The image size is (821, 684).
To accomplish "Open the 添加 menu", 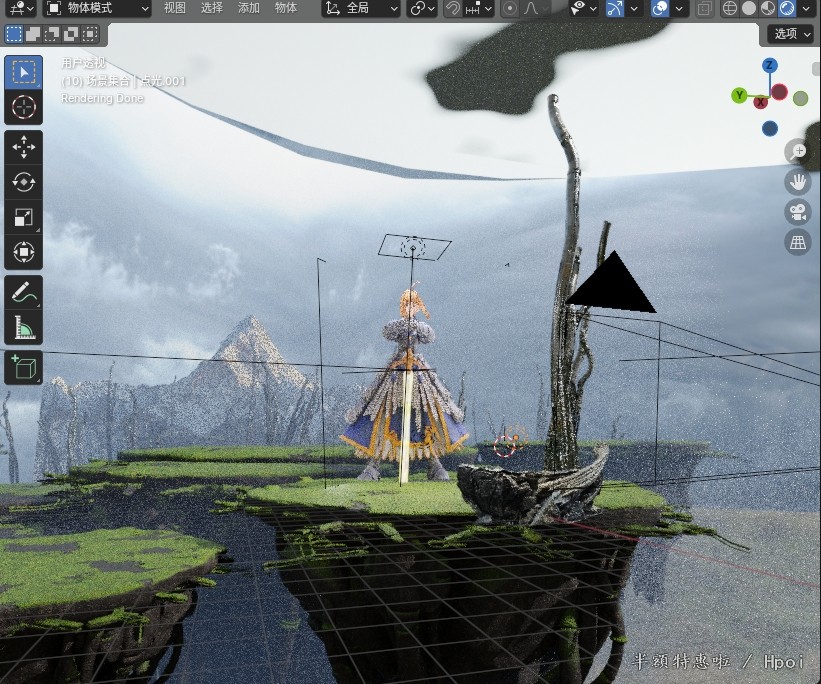I will point(249,8).
